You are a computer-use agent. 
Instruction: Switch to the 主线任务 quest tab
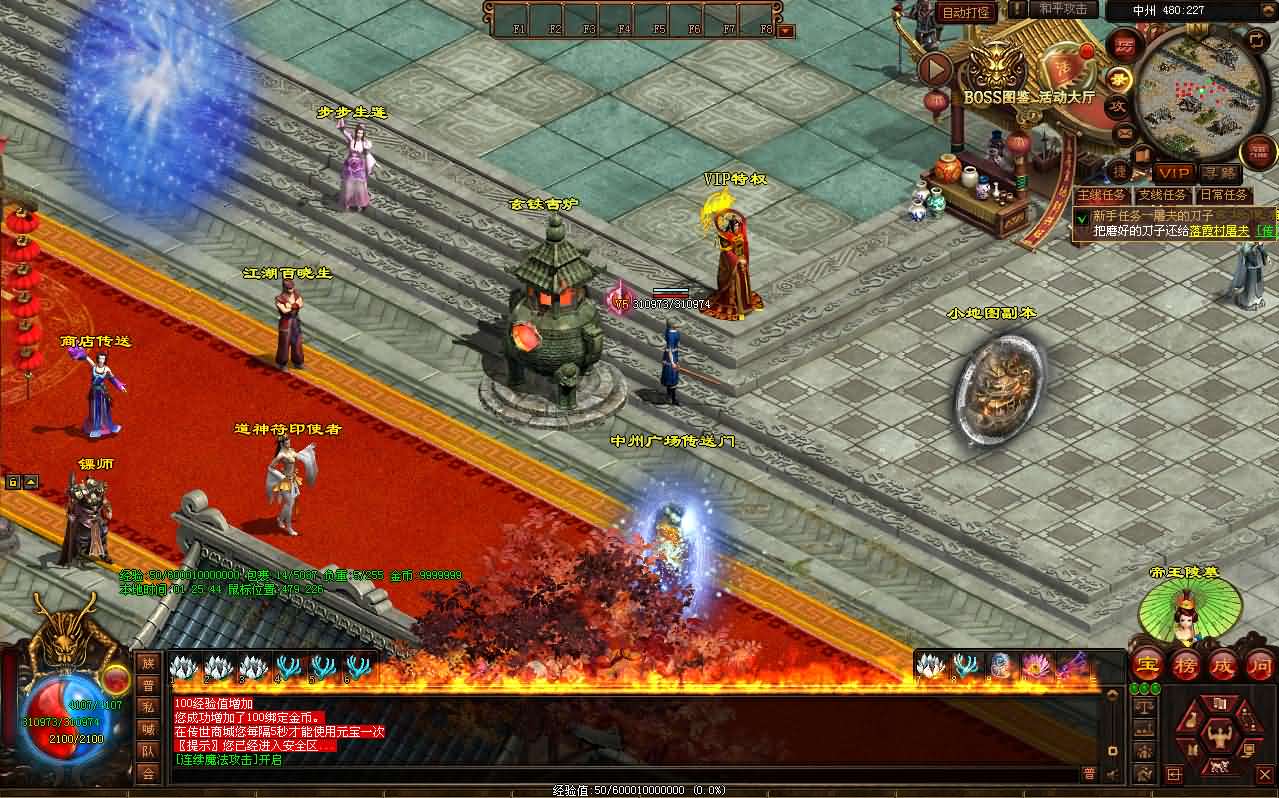(1102, 195)
